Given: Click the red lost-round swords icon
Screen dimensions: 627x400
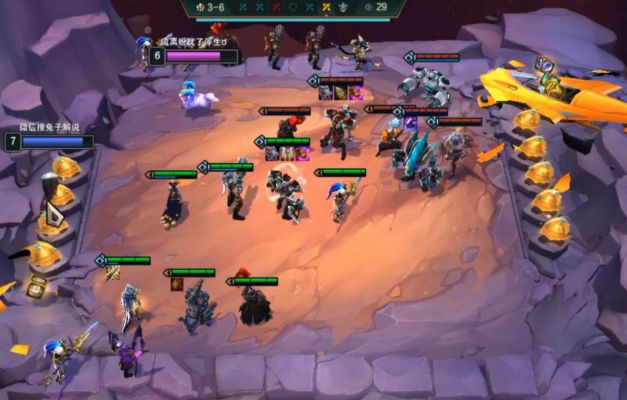Looking at the screenshot, I should click(274, 7).
